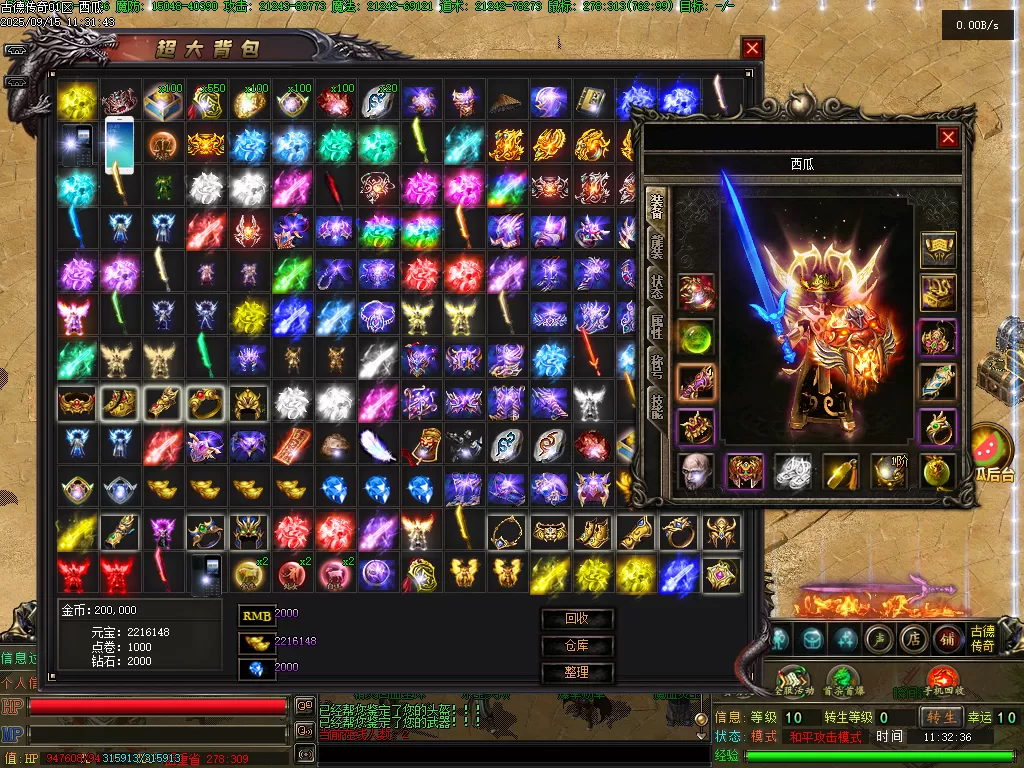The width and height of the screenshot is (1024, 768).
Task: Open the 店 shop round button
Action: click(x=911, y=638)
